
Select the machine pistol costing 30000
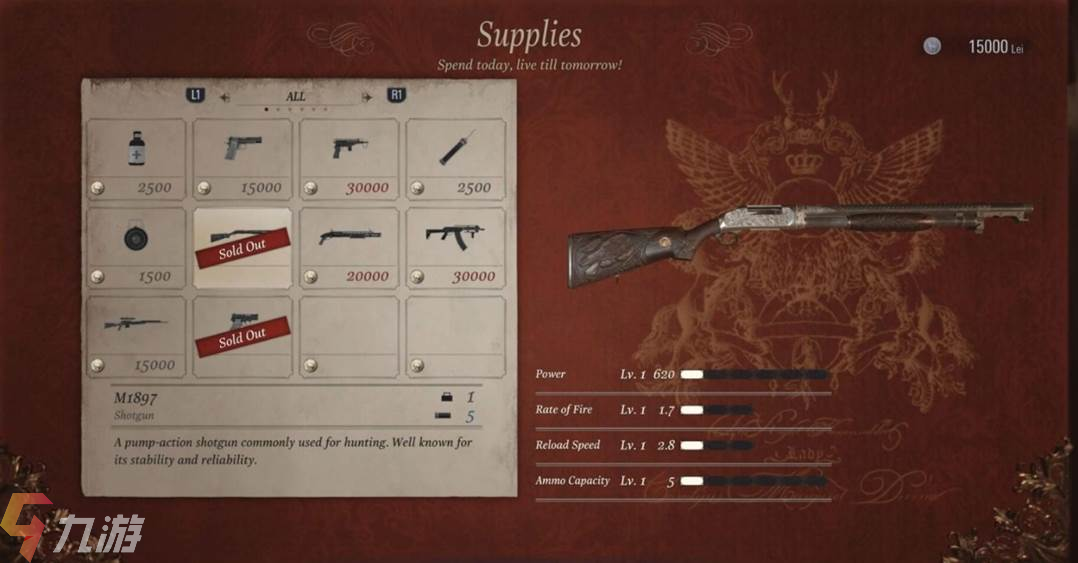[349, 157]
